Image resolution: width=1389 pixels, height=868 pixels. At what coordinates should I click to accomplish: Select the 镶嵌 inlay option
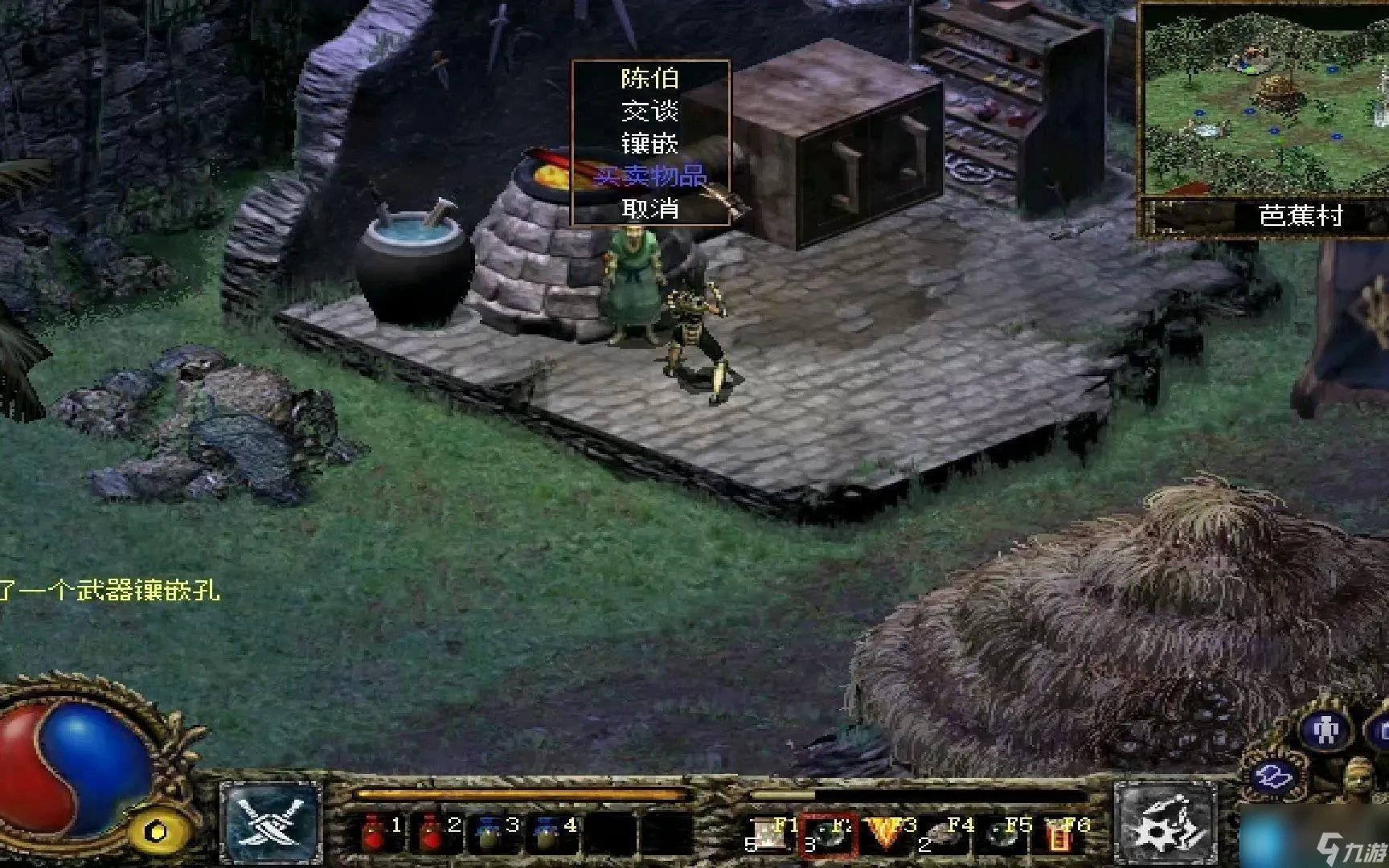649,144
